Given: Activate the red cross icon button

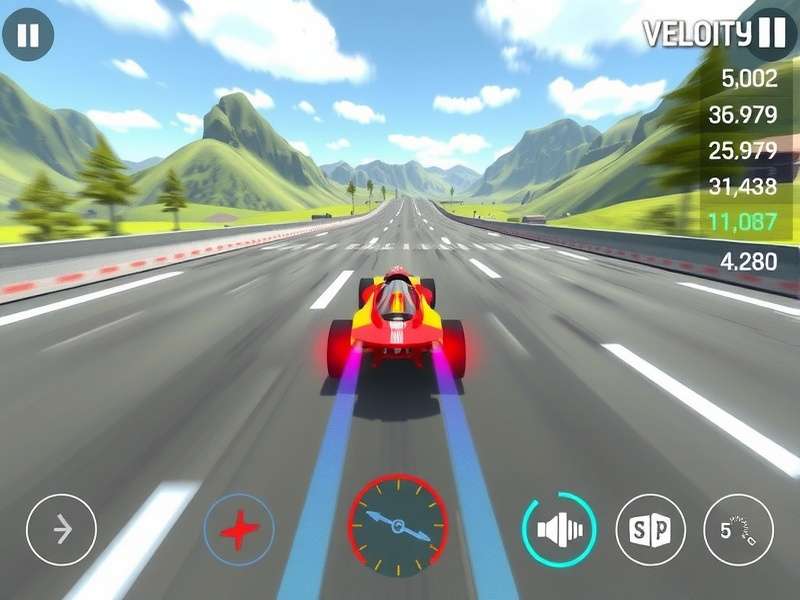Looking at the screenshot, I should 239,529.
